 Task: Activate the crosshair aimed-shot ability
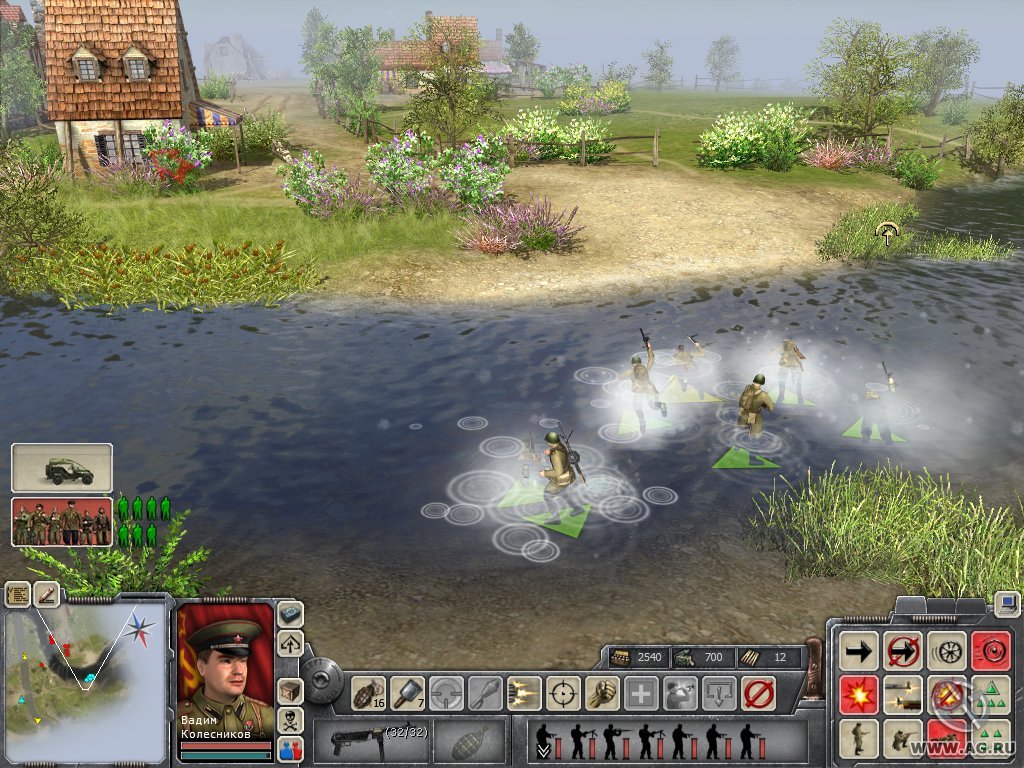564,692
